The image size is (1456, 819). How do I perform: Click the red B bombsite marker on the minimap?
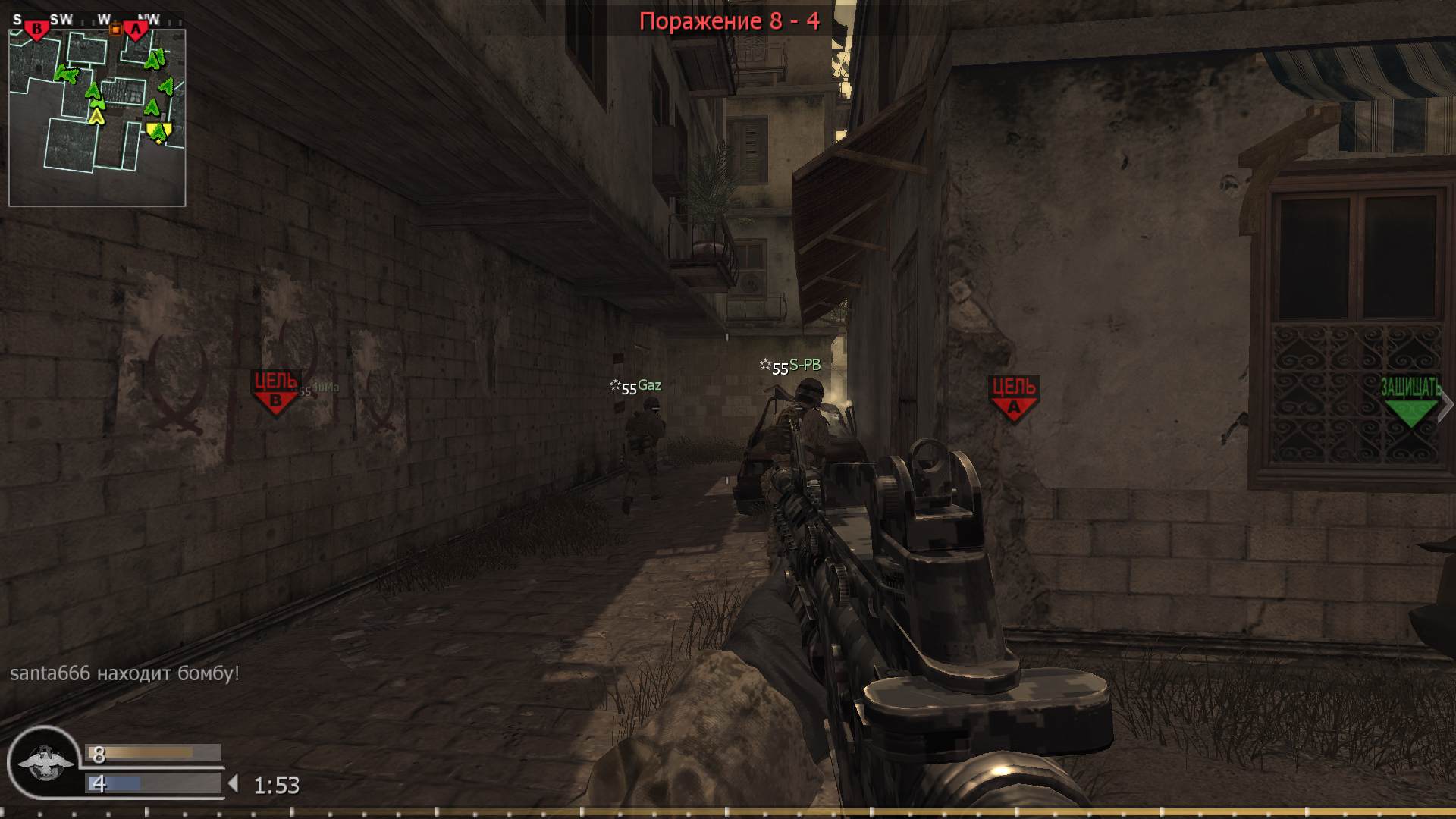(36, 29)
